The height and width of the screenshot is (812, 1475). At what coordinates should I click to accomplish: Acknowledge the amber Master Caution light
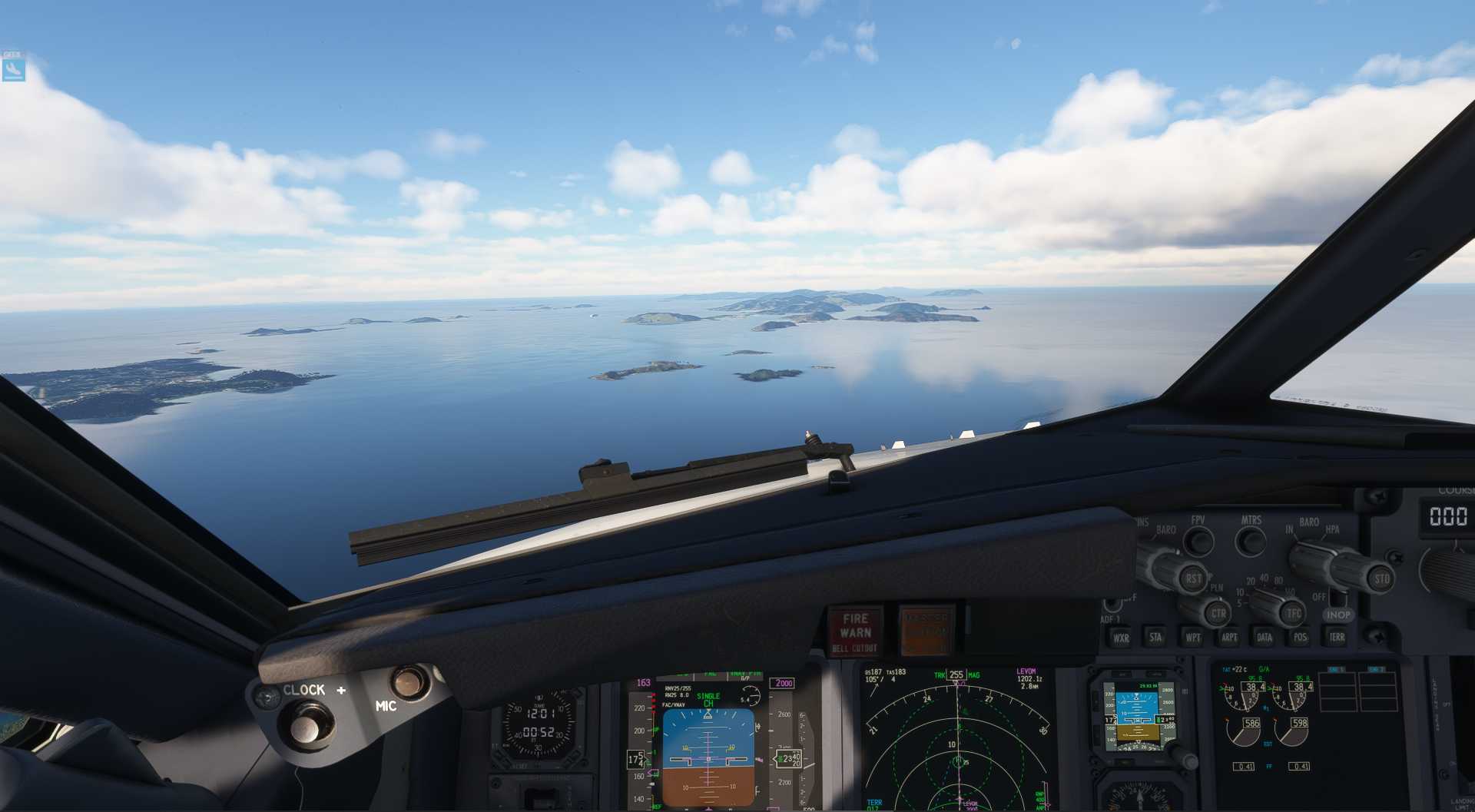926,631
